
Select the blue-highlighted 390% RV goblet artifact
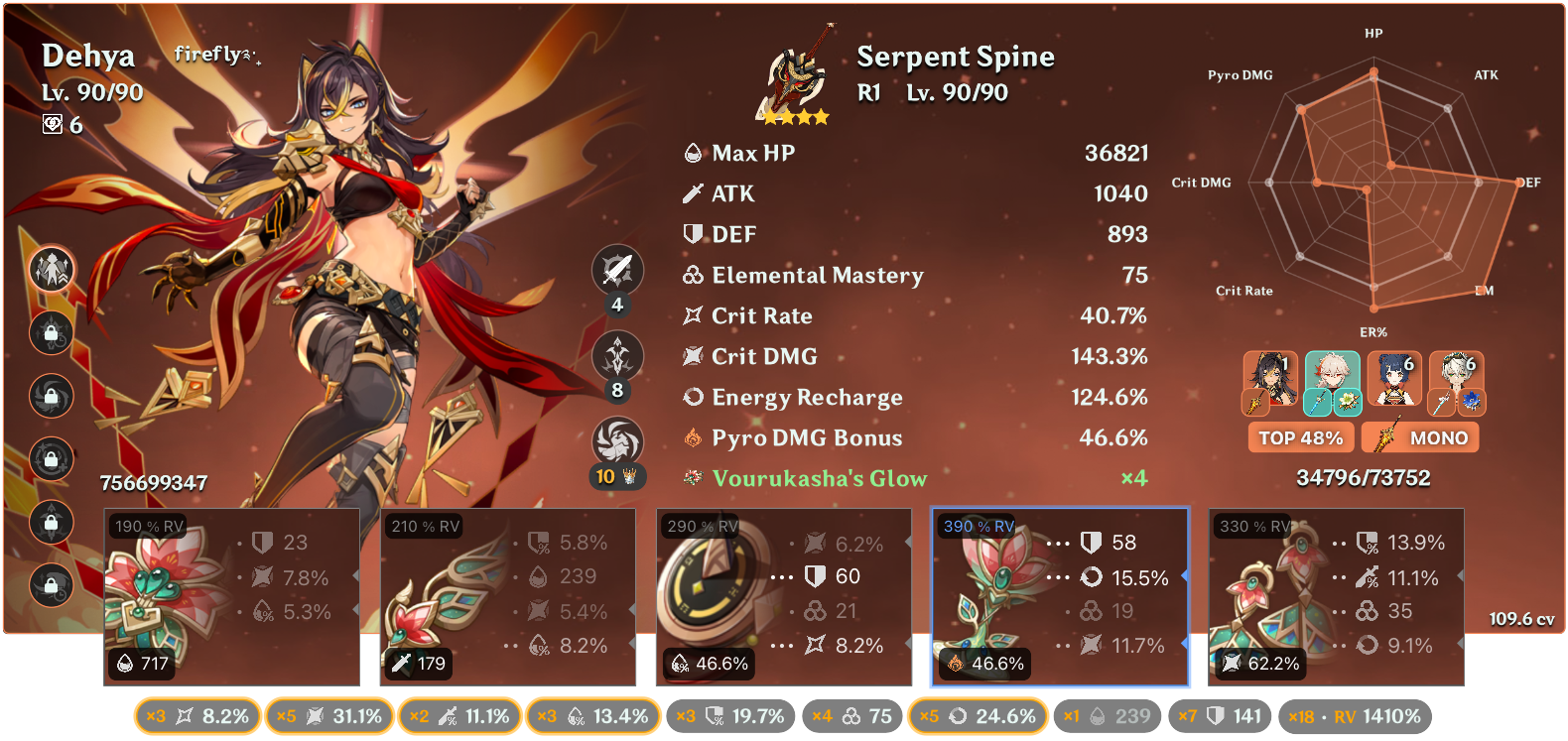(1058, 595)
